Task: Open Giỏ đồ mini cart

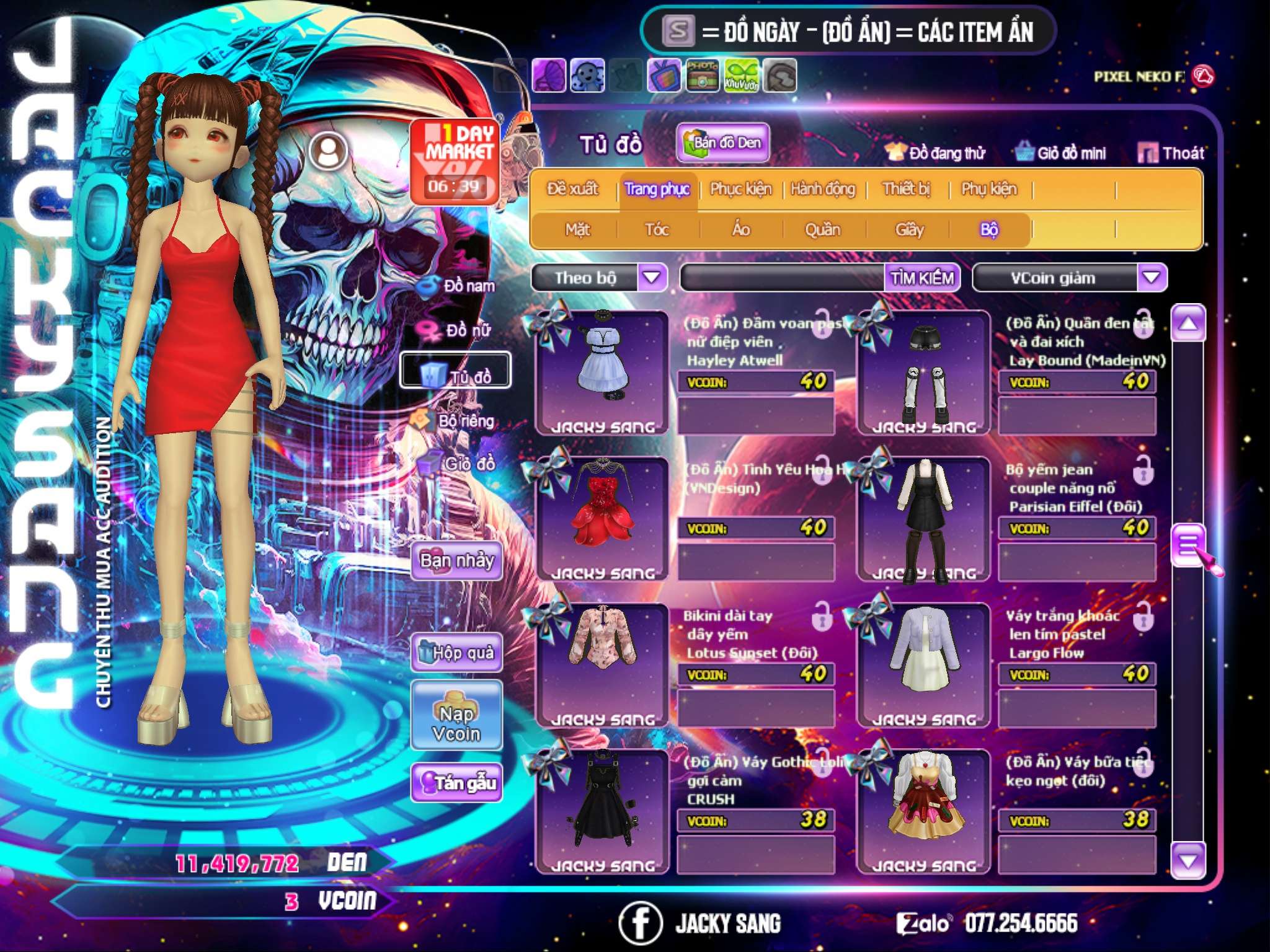Action: coord(1061,153)
